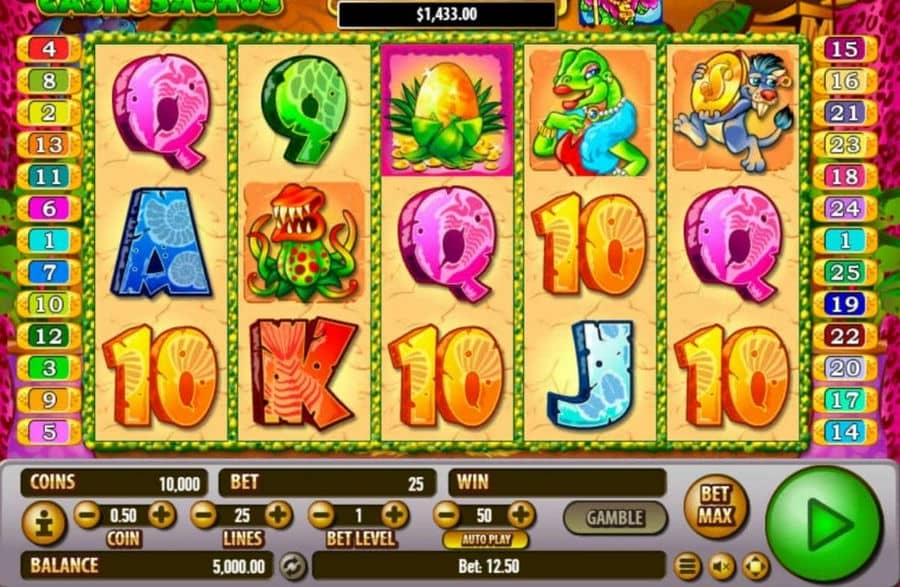Choose payline 14 marker
Screen dimensions: 900x587
pos(845,432)
